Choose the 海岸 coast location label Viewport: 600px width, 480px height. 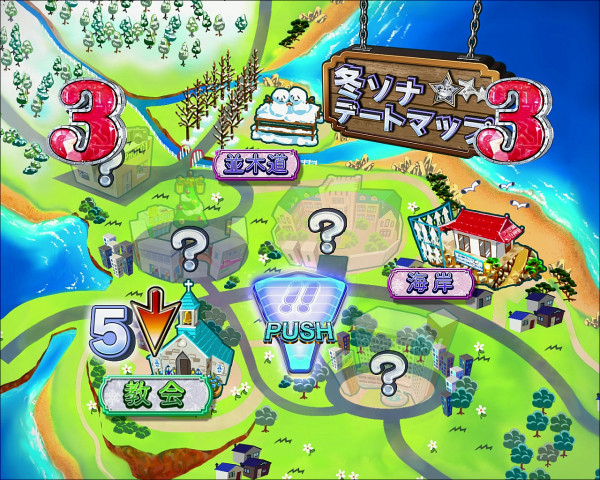coord(430,281)
